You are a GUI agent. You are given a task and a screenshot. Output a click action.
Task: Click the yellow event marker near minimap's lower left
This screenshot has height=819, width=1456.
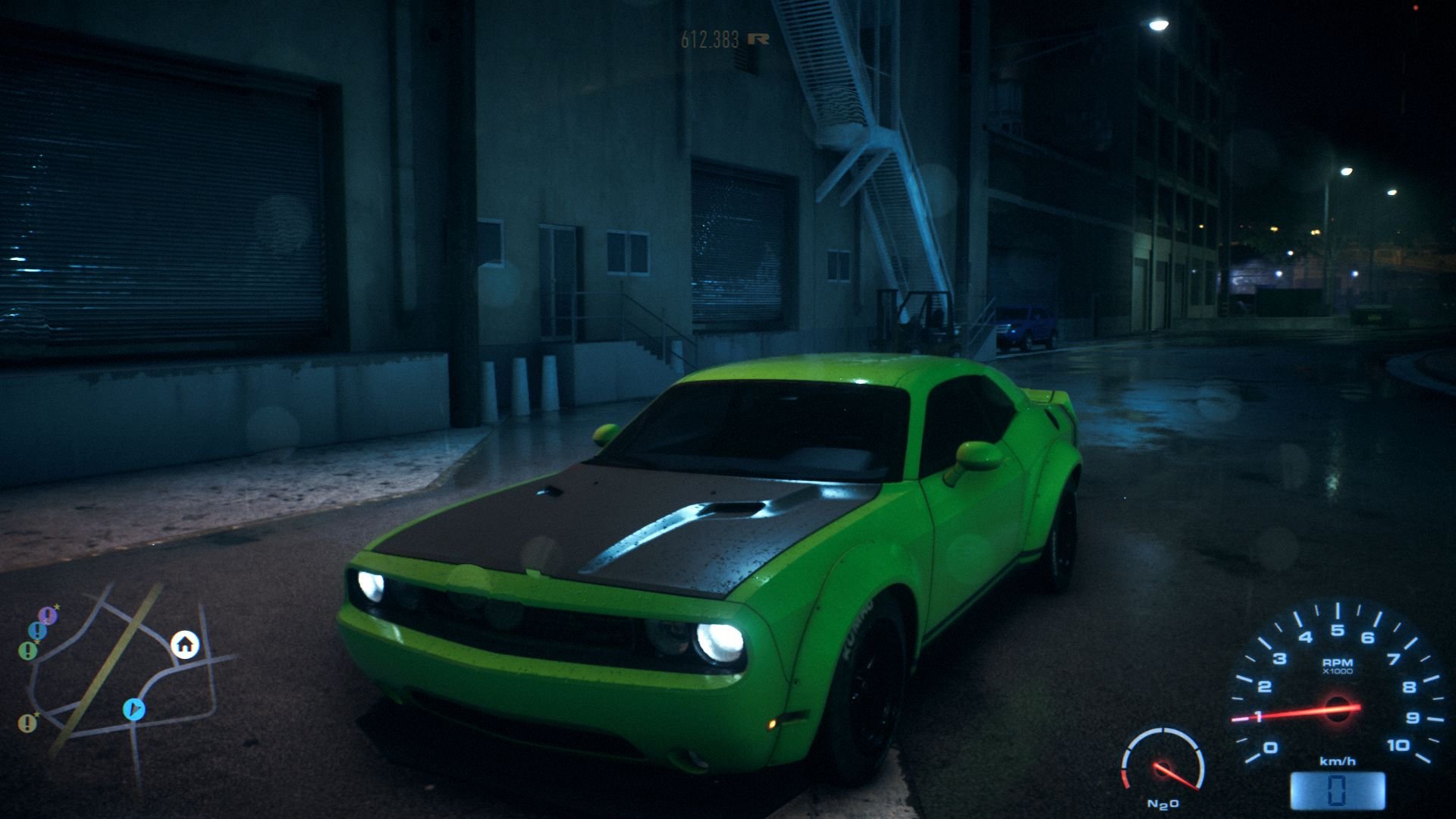pos(27,723)
